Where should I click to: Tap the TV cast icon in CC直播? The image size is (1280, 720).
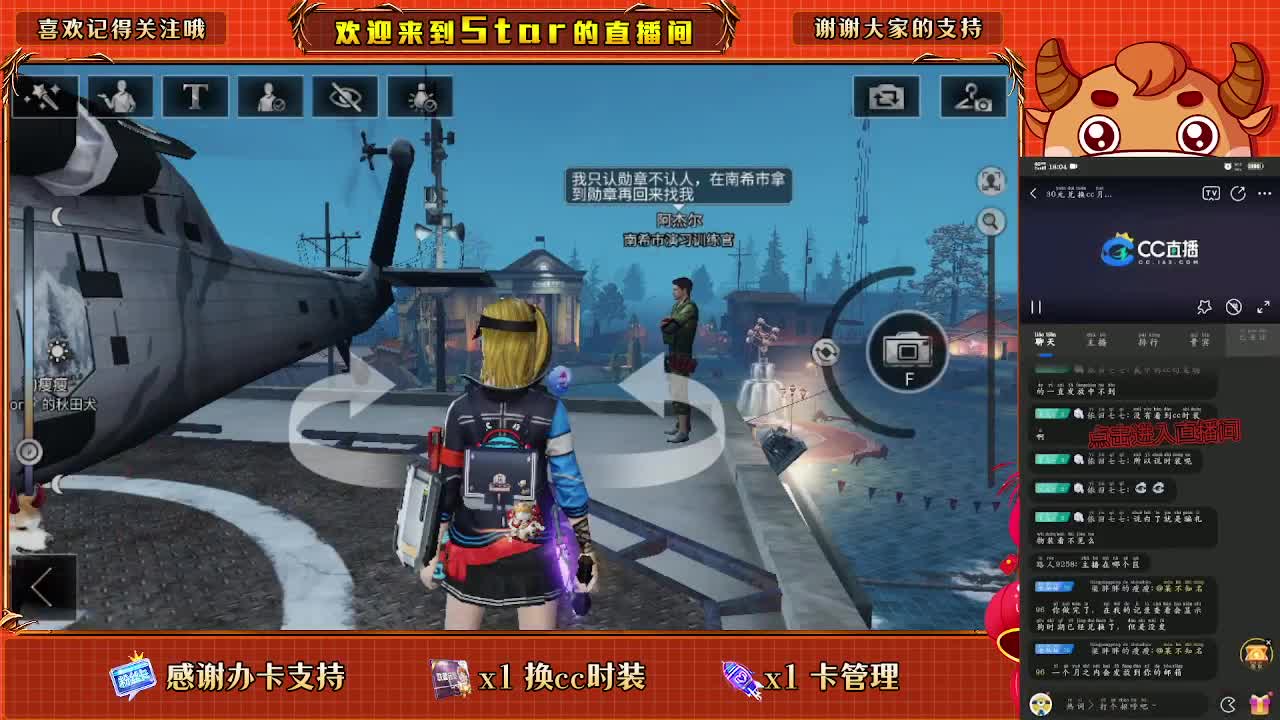(1211, 193)
